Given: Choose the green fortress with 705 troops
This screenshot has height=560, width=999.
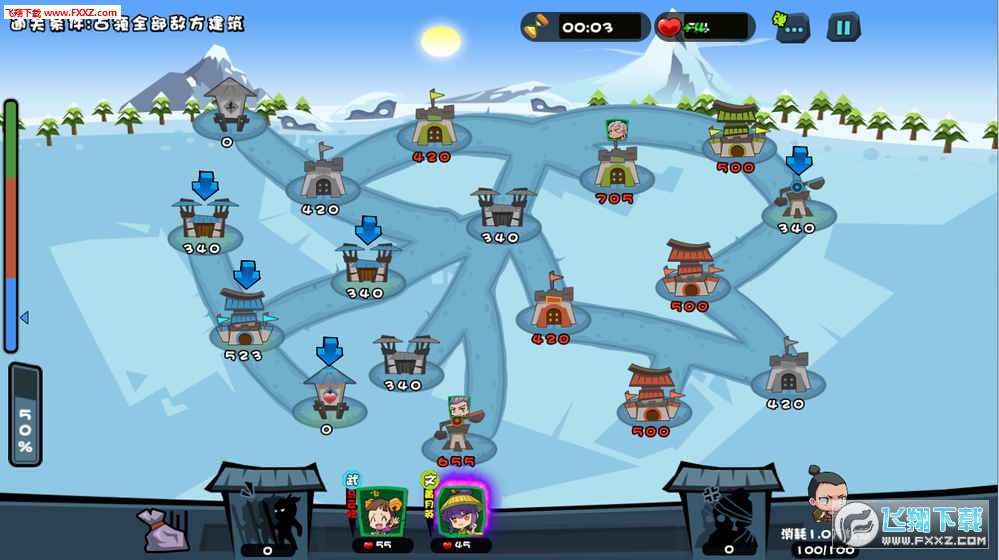Looking at the screenshot, I should click(x=617, y=164).
